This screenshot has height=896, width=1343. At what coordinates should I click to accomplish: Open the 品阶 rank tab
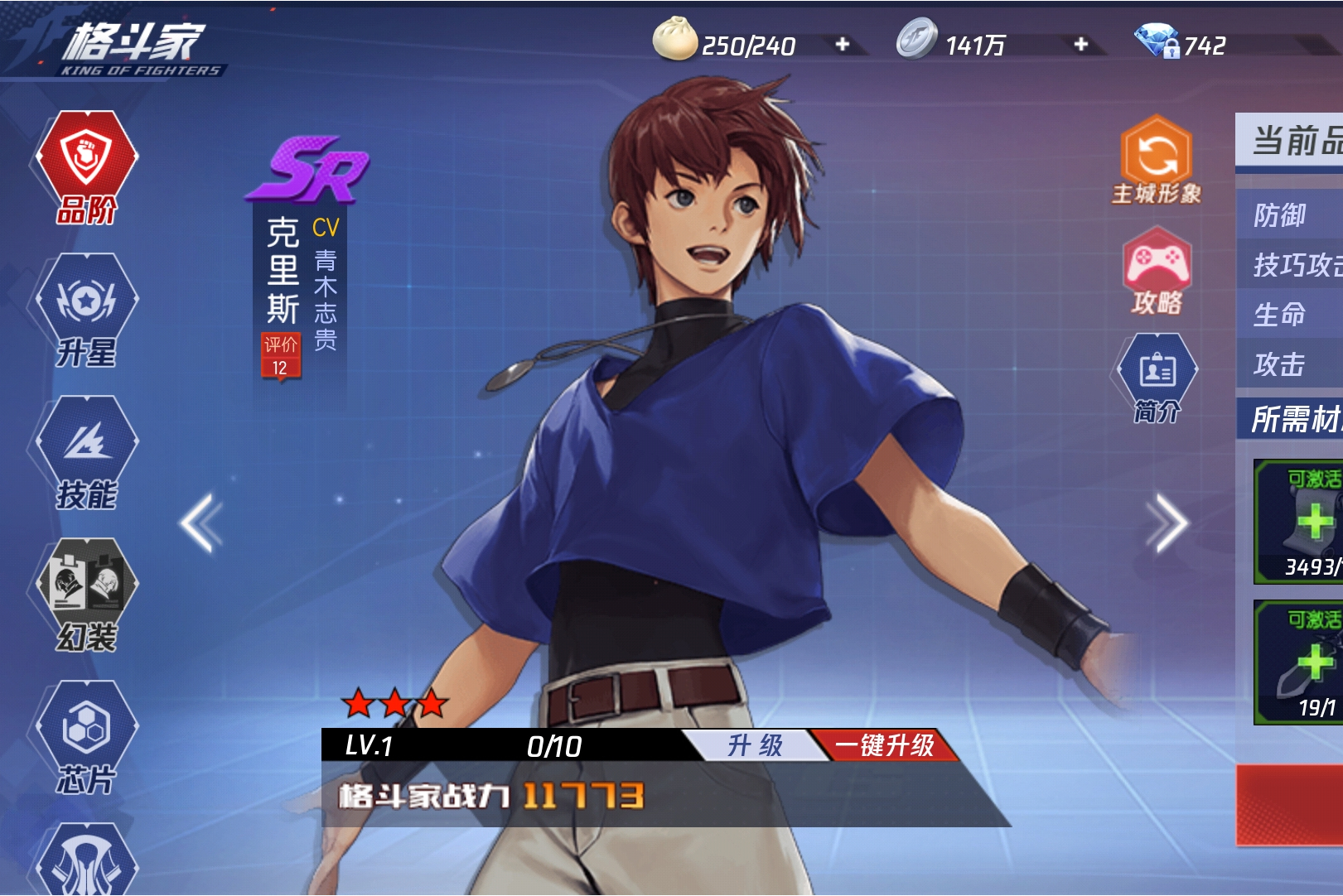86,166
